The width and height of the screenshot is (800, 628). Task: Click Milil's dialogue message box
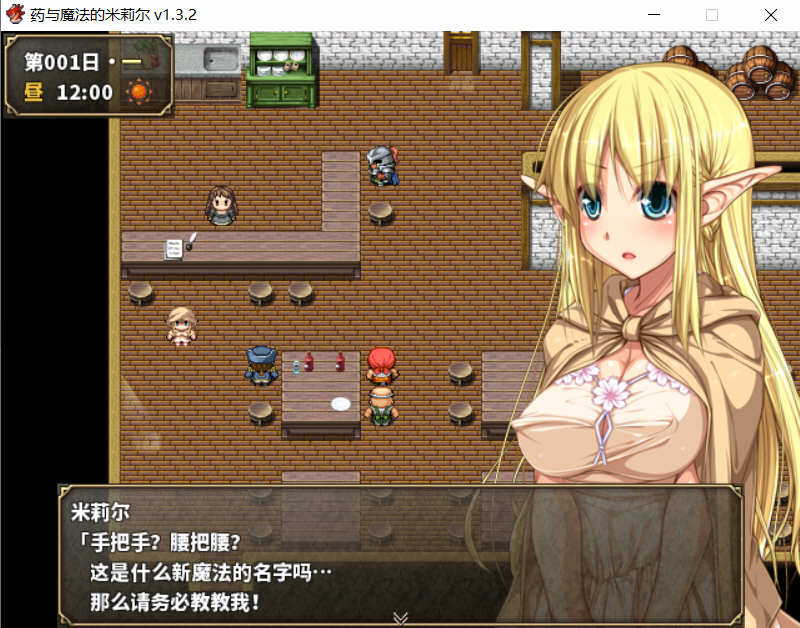(x=400, y=555)
